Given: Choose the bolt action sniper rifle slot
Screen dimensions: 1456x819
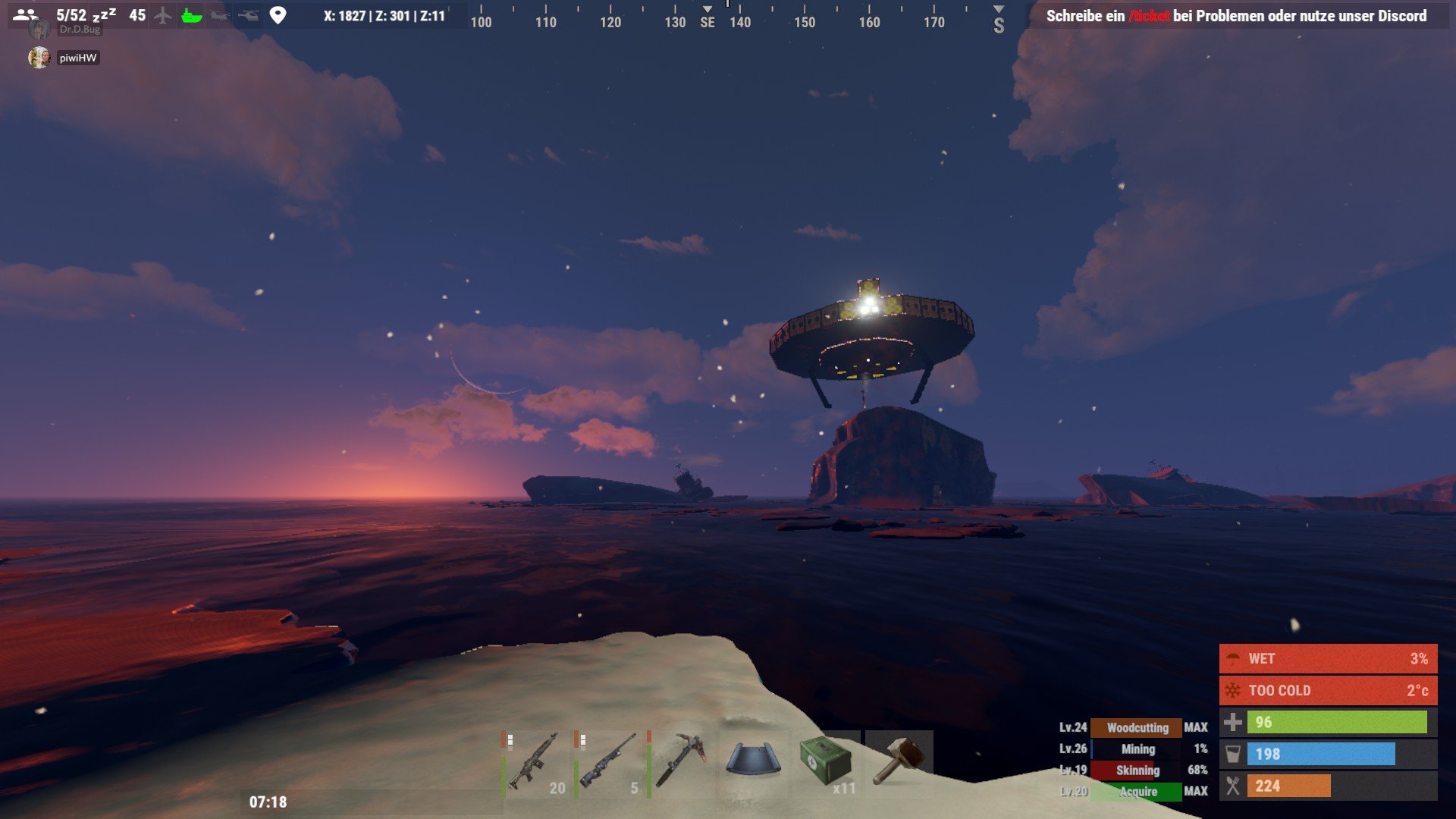Looking at the screenshot, I should [607, 762].
